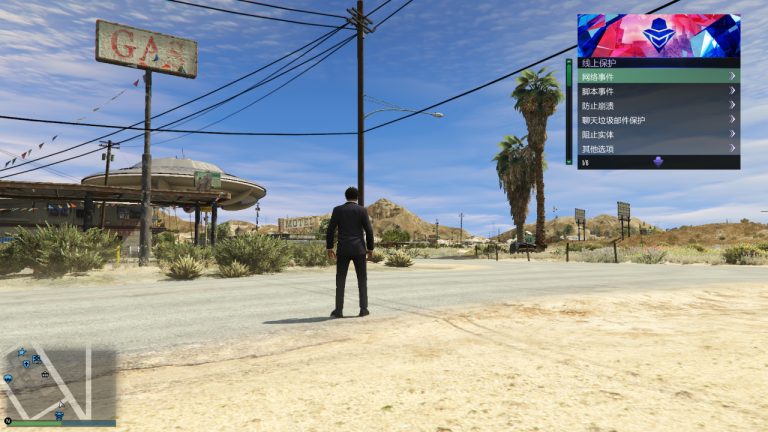Select the 阻止实体 entry
This screenshot has width=768, height=432.
(658, 134)
